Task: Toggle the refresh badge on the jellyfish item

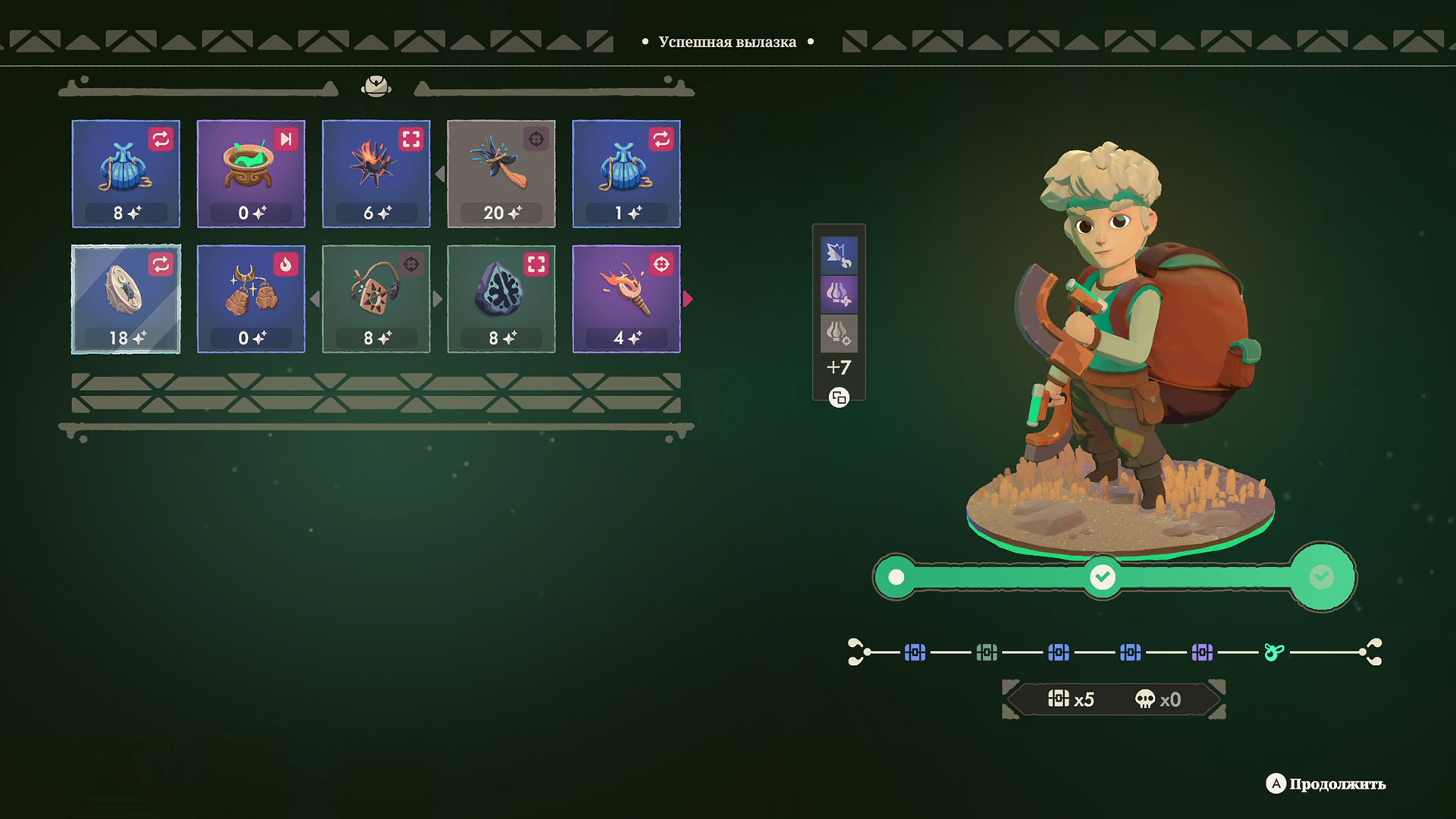Action: click(x=161, y=139)
